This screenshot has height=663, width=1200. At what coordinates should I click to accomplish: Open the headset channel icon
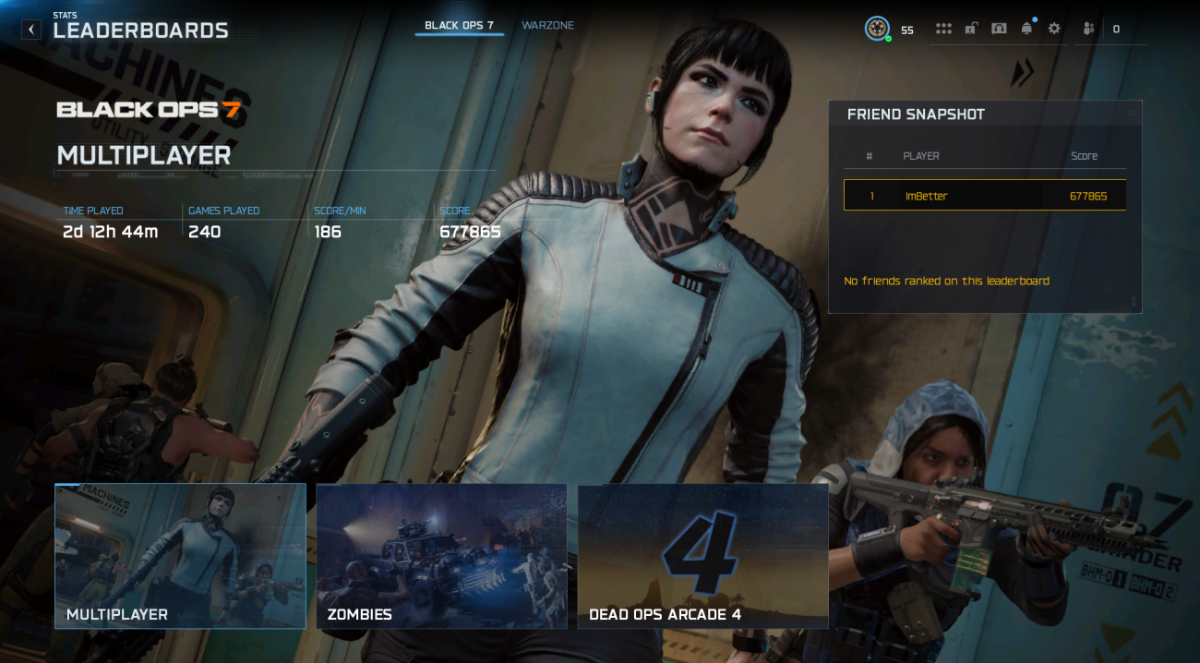(998, 29)
